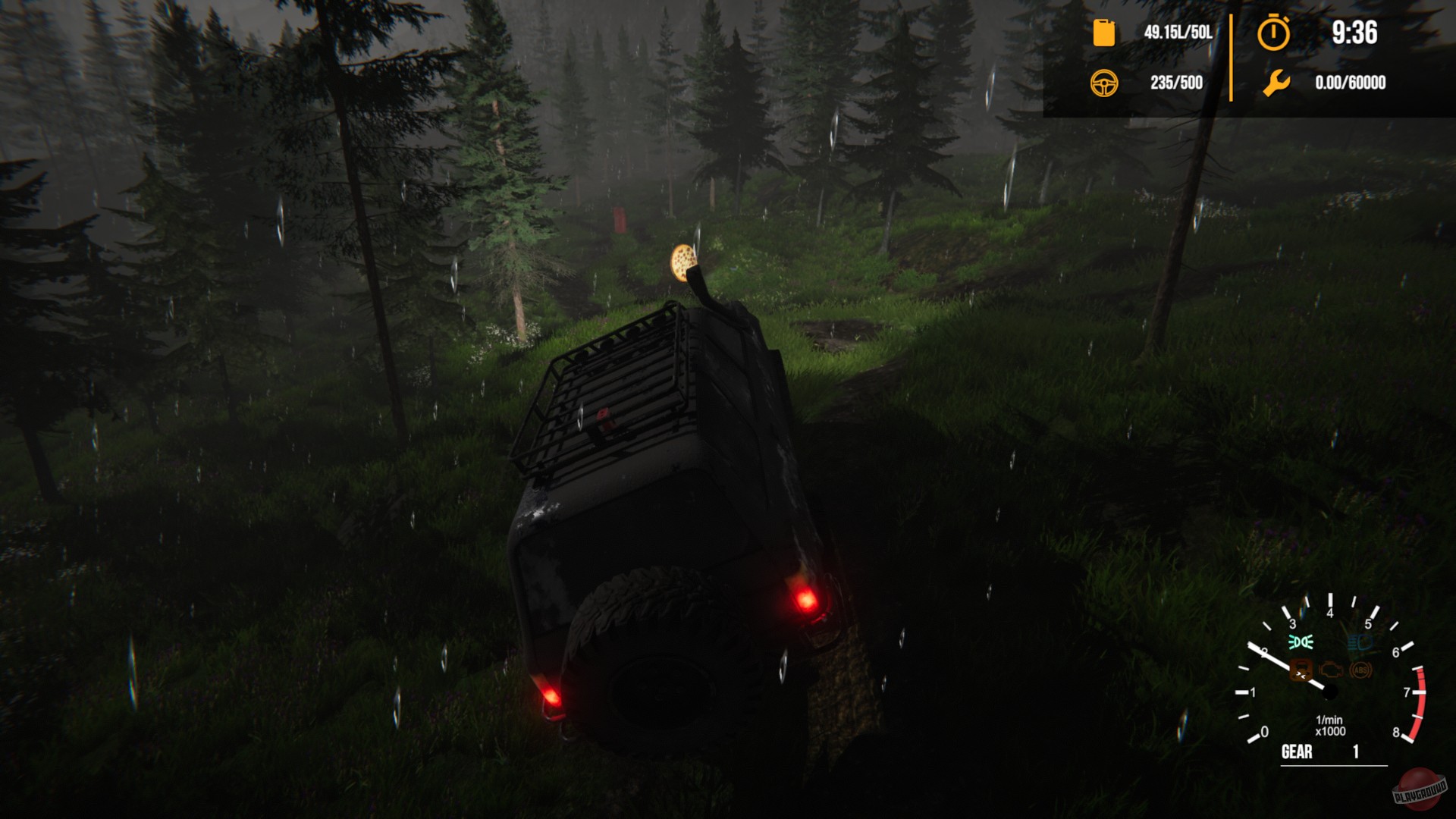Click the ABS warning light on the gauge

coord(1360,670)
